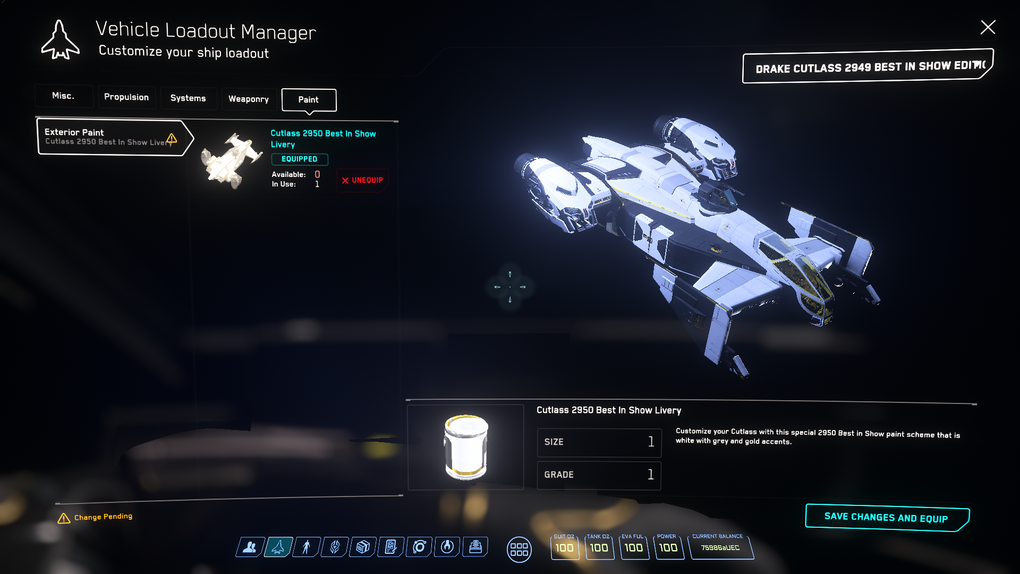Open the round grid apps button
Viewport: 1020px width, 574px height.
click(519, 548)
